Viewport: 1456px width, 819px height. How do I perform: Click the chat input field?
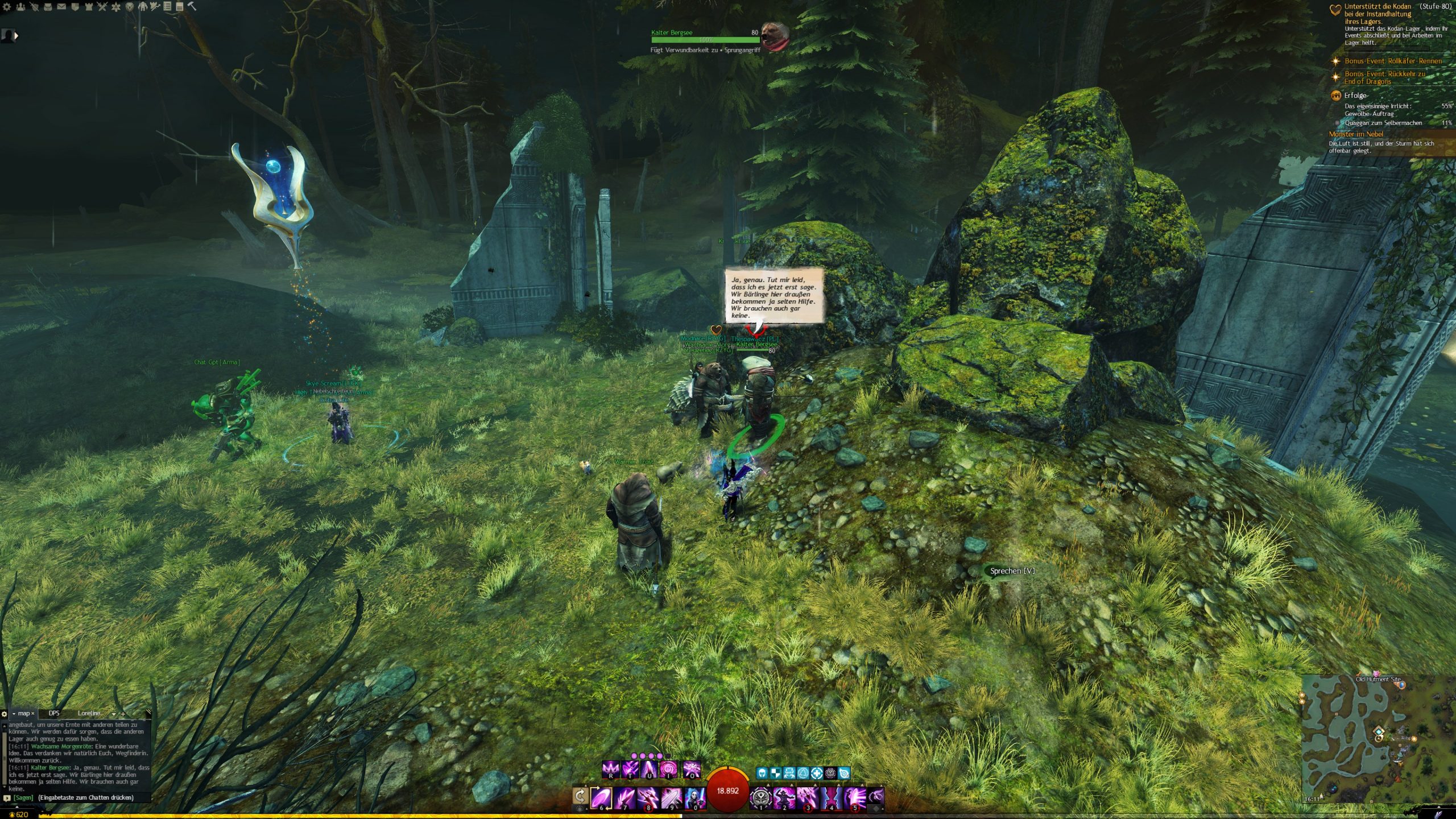85,797
